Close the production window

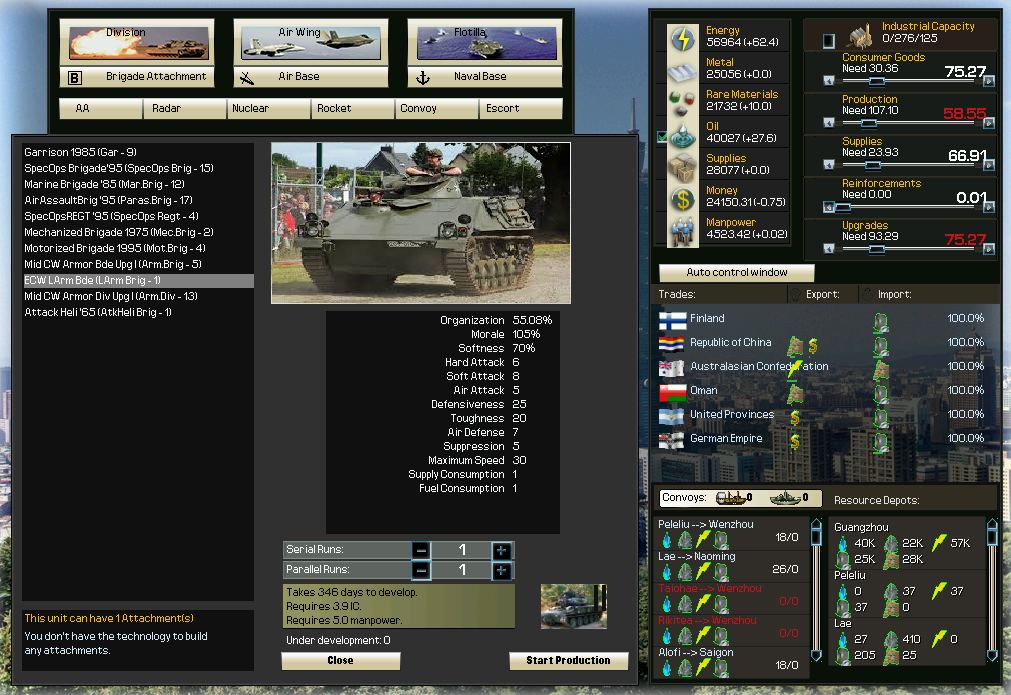click(x=340, y=661)
